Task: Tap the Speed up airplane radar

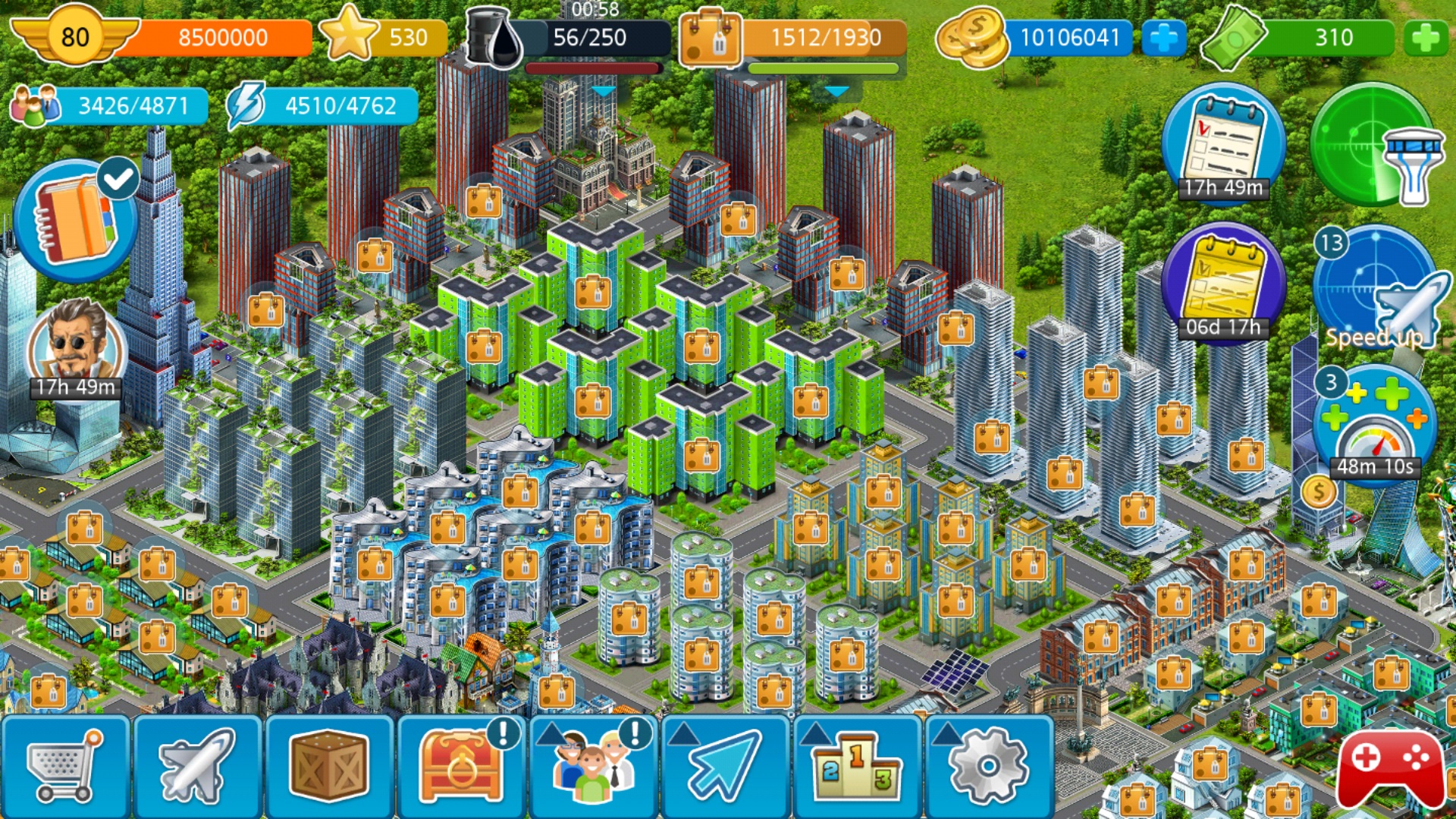Action: coord(1374,292)
